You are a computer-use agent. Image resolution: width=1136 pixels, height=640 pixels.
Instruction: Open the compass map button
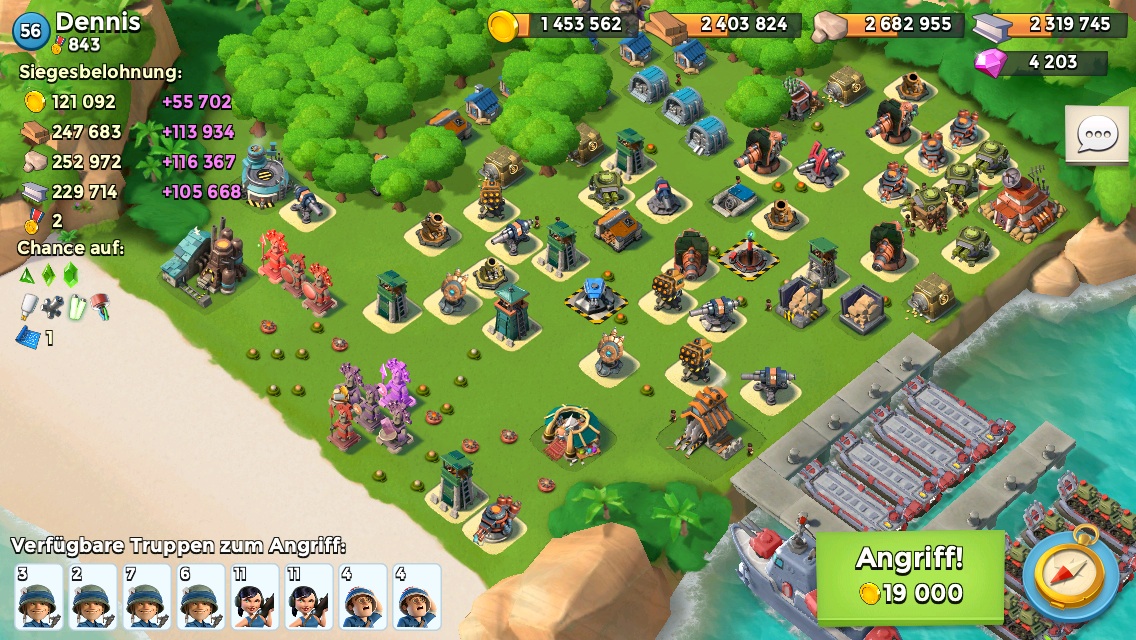tap(1070, 577)
